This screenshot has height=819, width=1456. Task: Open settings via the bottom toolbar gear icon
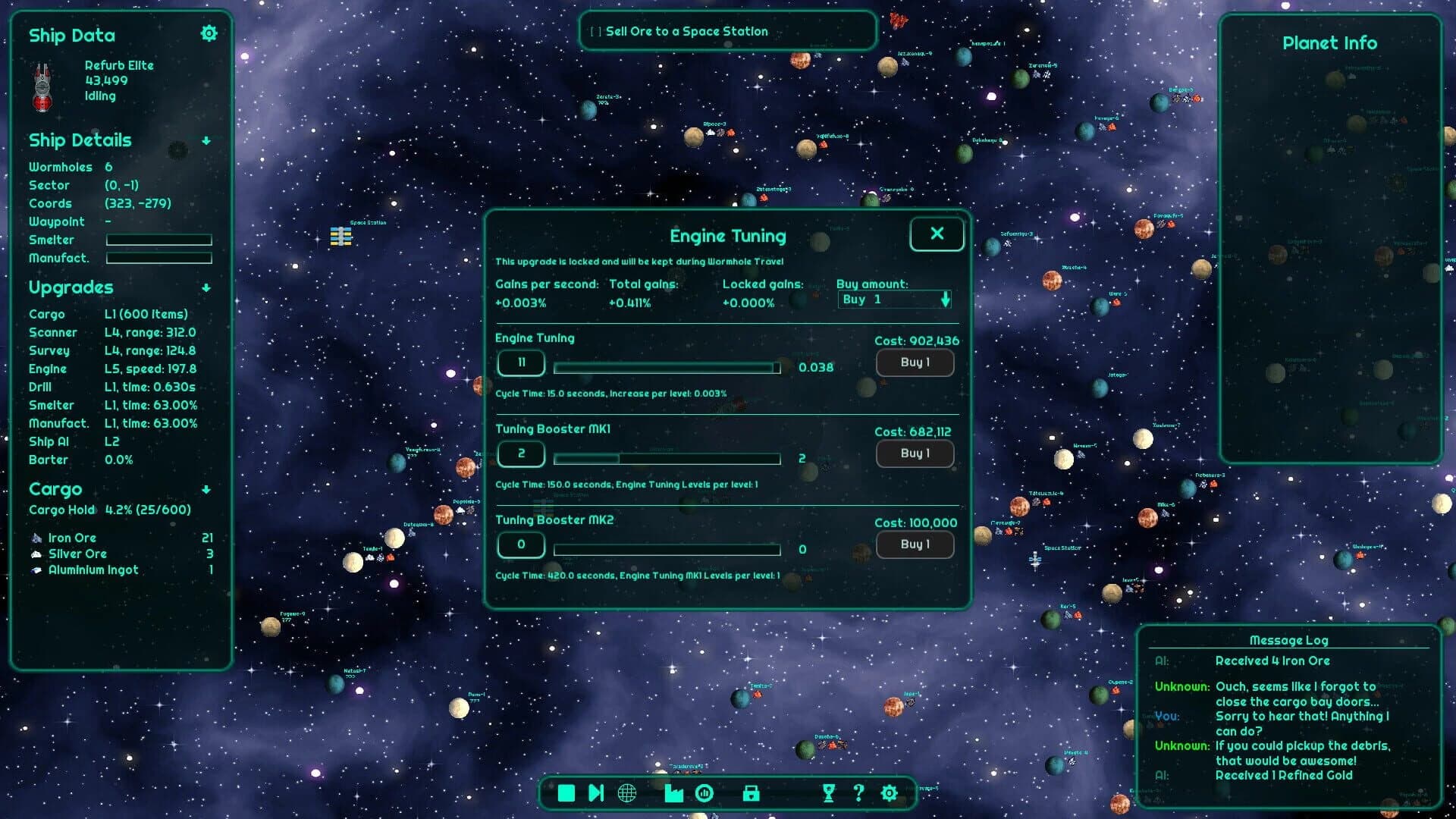click(888, 793)
